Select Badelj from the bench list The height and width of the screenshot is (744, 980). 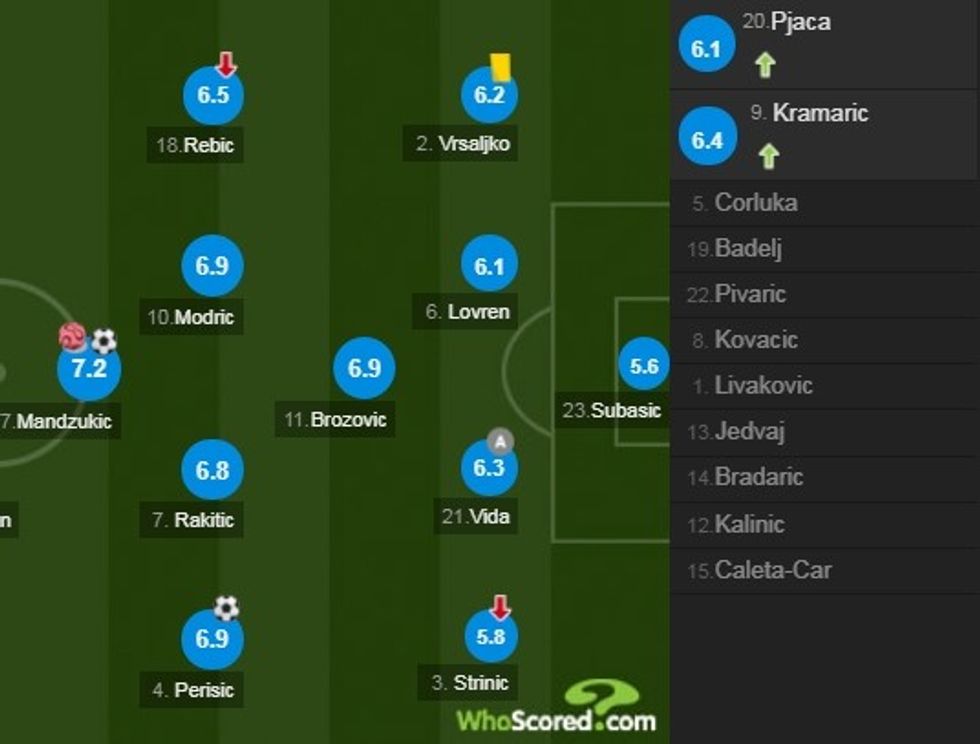coord(747,249)
